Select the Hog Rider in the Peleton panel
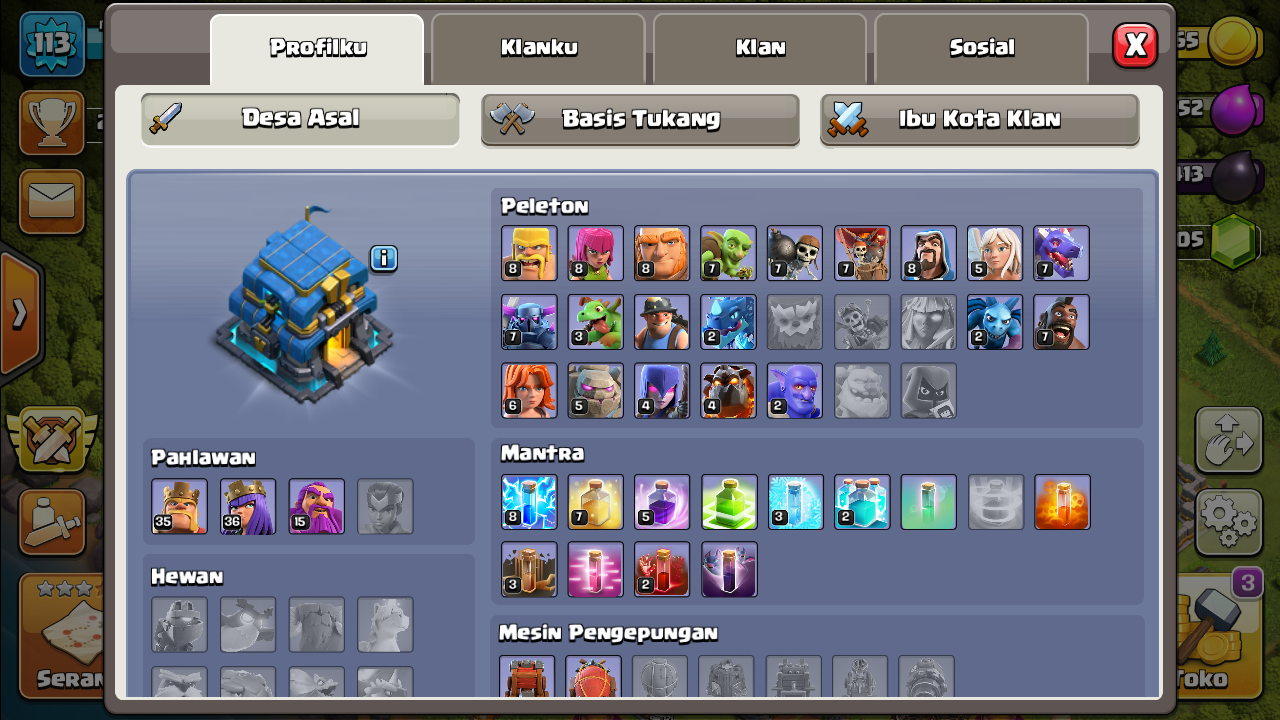Screen dimensions: 1280x720 1061,322
